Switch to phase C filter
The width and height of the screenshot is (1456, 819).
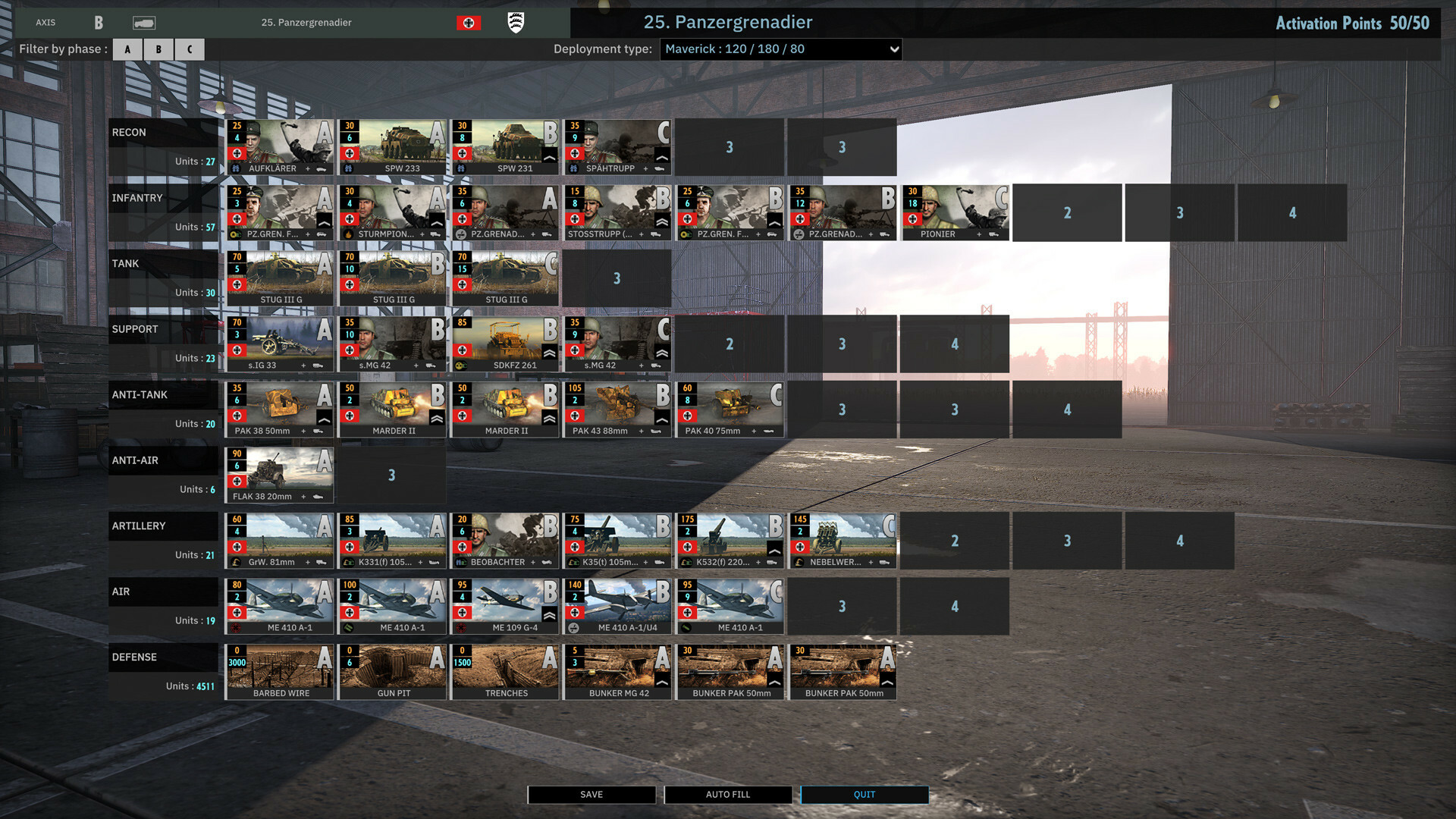click(x=189, y=49)
